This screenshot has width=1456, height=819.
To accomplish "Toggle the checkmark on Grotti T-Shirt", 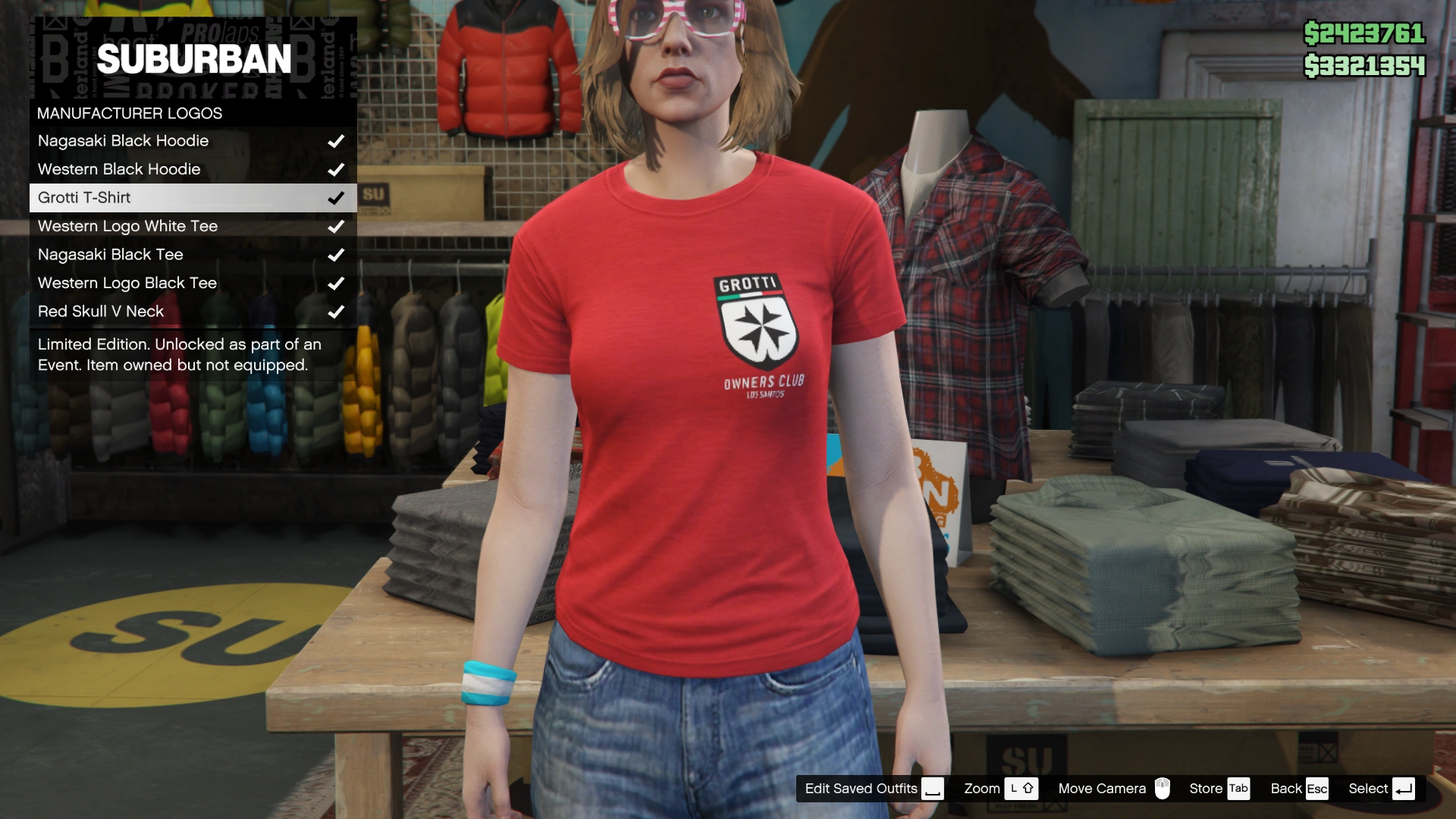I will point(334,197).
